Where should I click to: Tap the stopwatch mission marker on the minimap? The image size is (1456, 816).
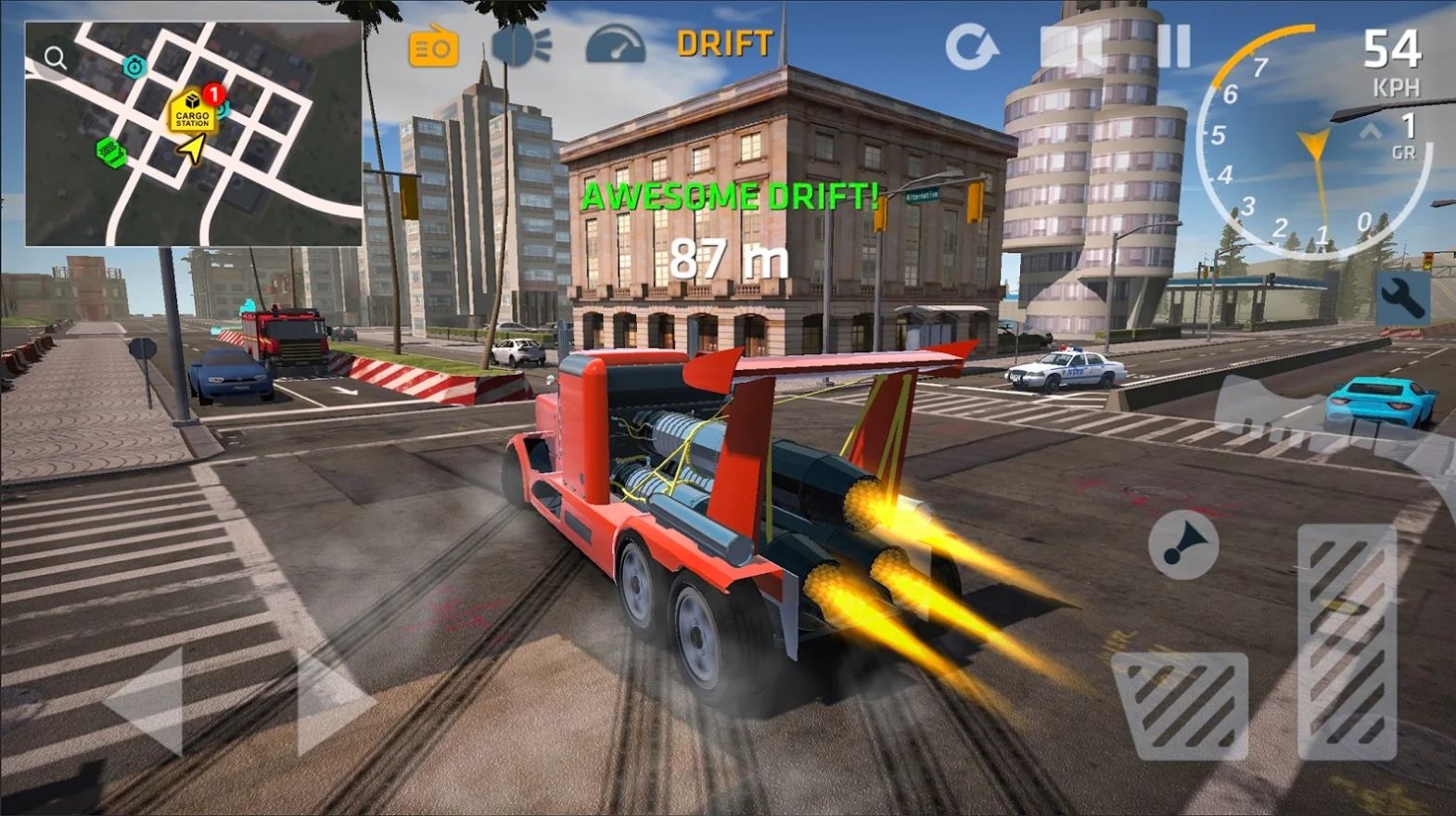click(x=135, y=66)
